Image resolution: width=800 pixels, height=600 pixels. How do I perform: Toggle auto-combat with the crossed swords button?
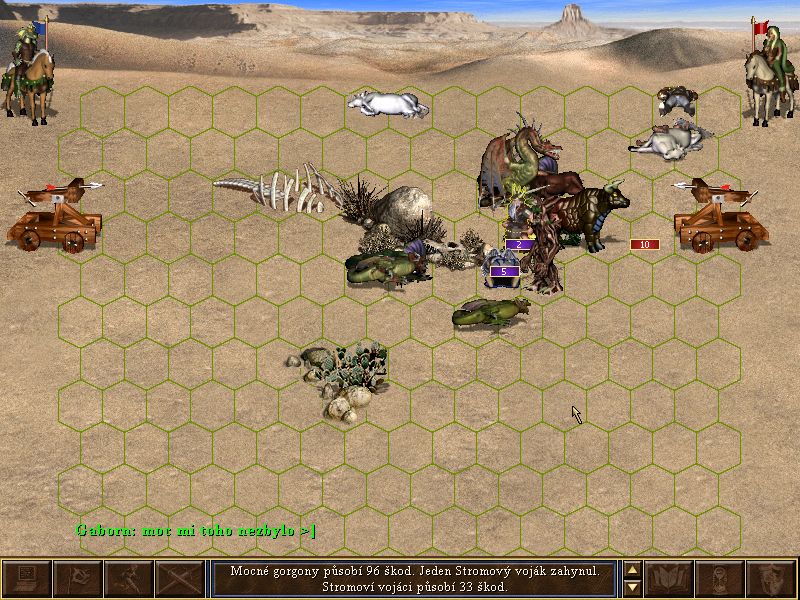[179, 579]
